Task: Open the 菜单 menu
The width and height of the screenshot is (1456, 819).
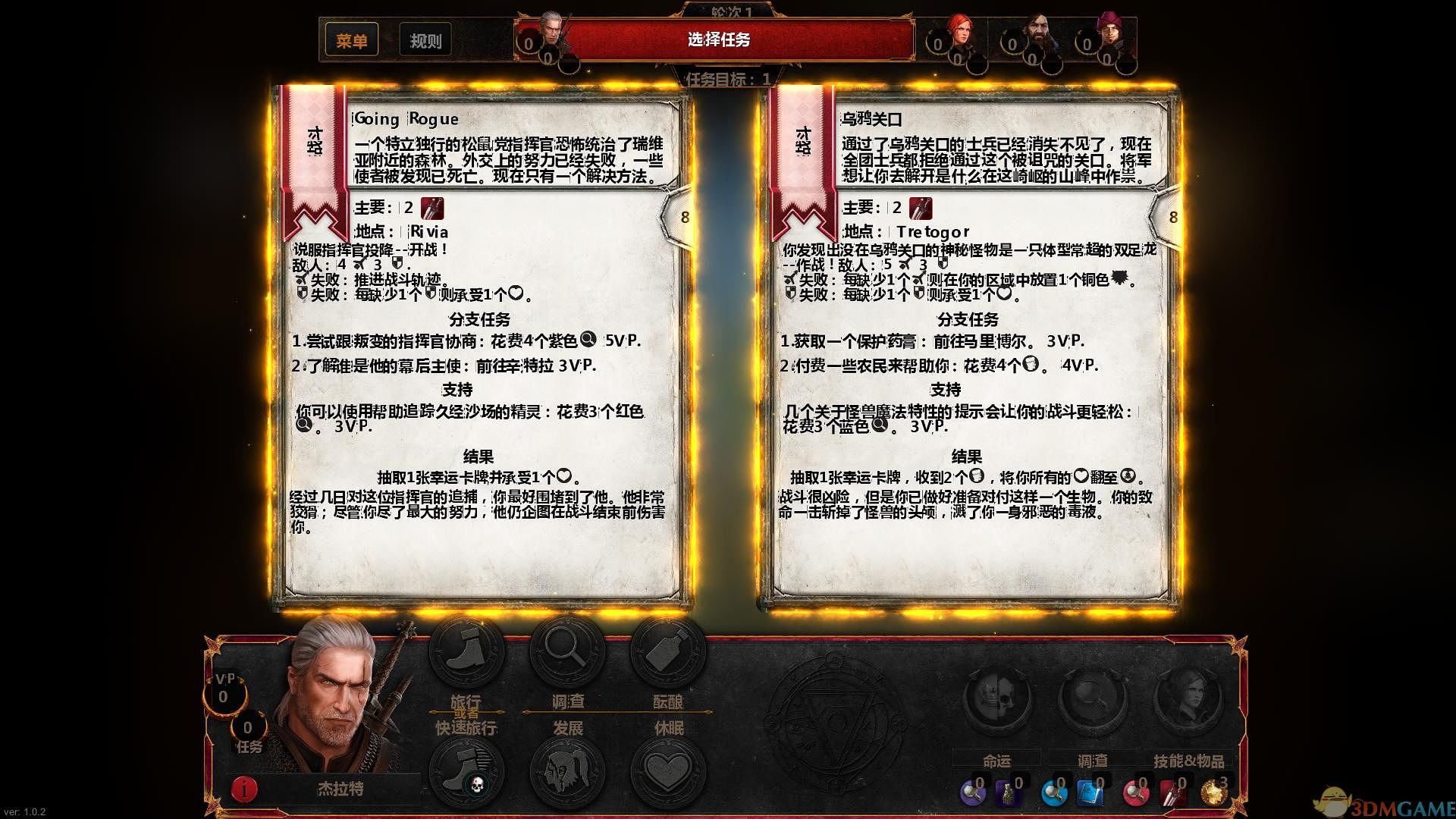Action: pos(353,40)
